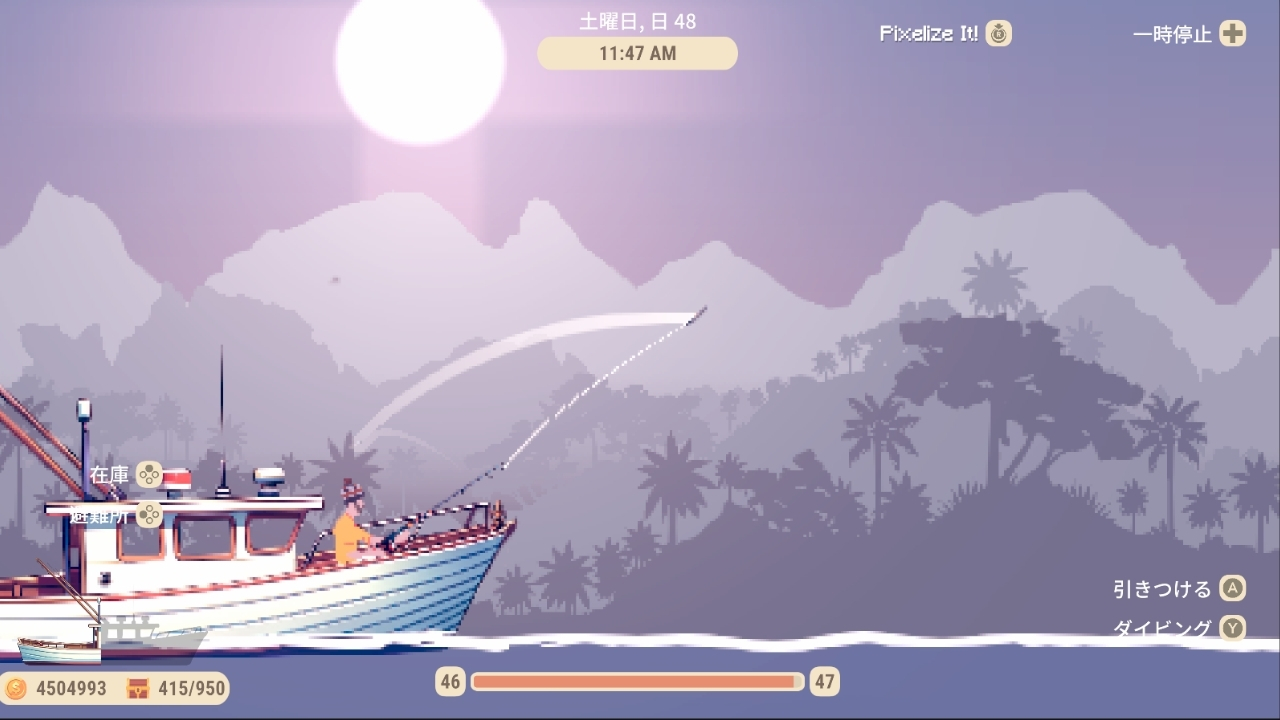Open the 在庫 inventory icon
The image size is (1280, 720).
pos(148,476)
